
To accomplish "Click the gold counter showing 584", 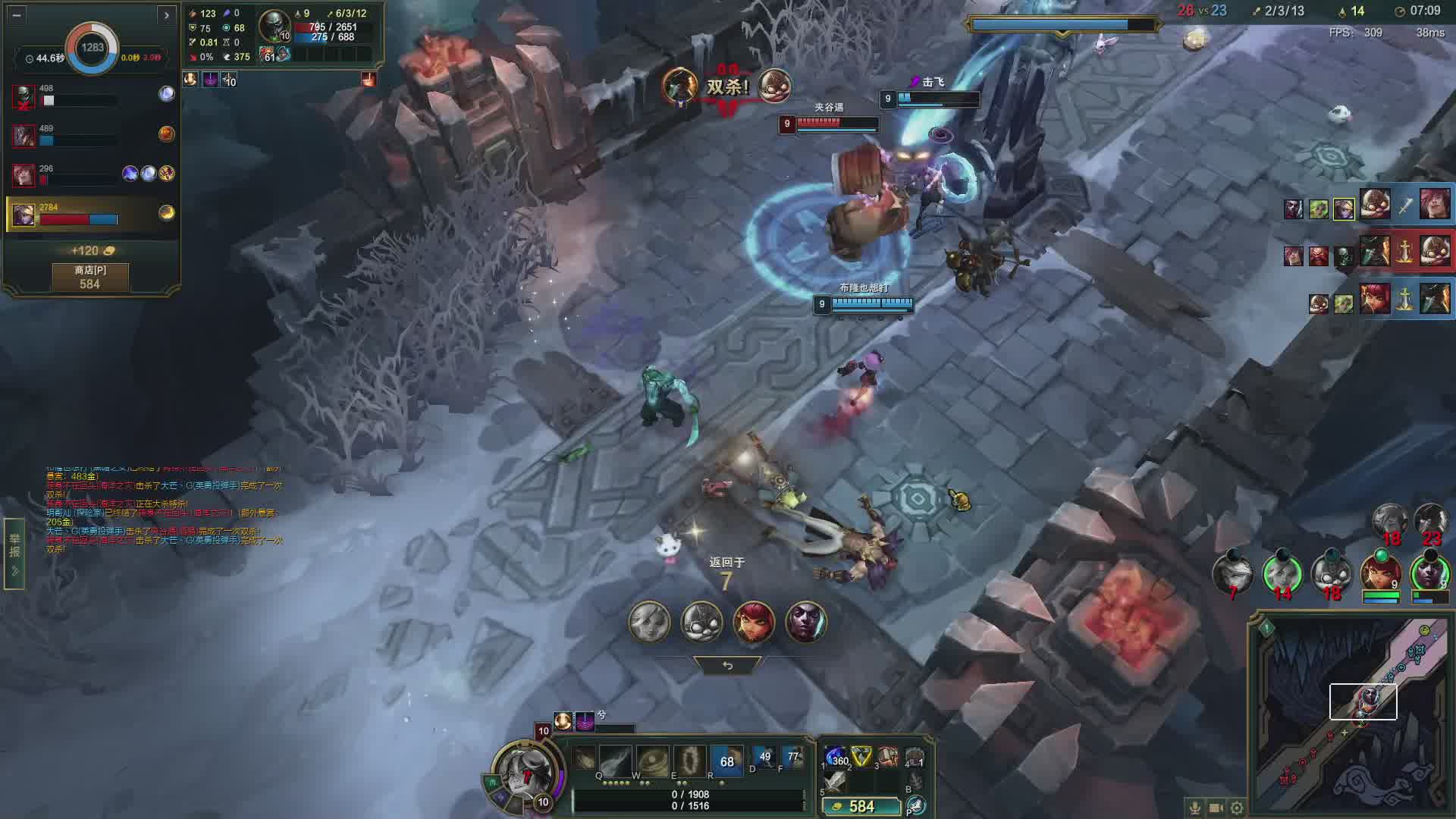I will 861,806.
